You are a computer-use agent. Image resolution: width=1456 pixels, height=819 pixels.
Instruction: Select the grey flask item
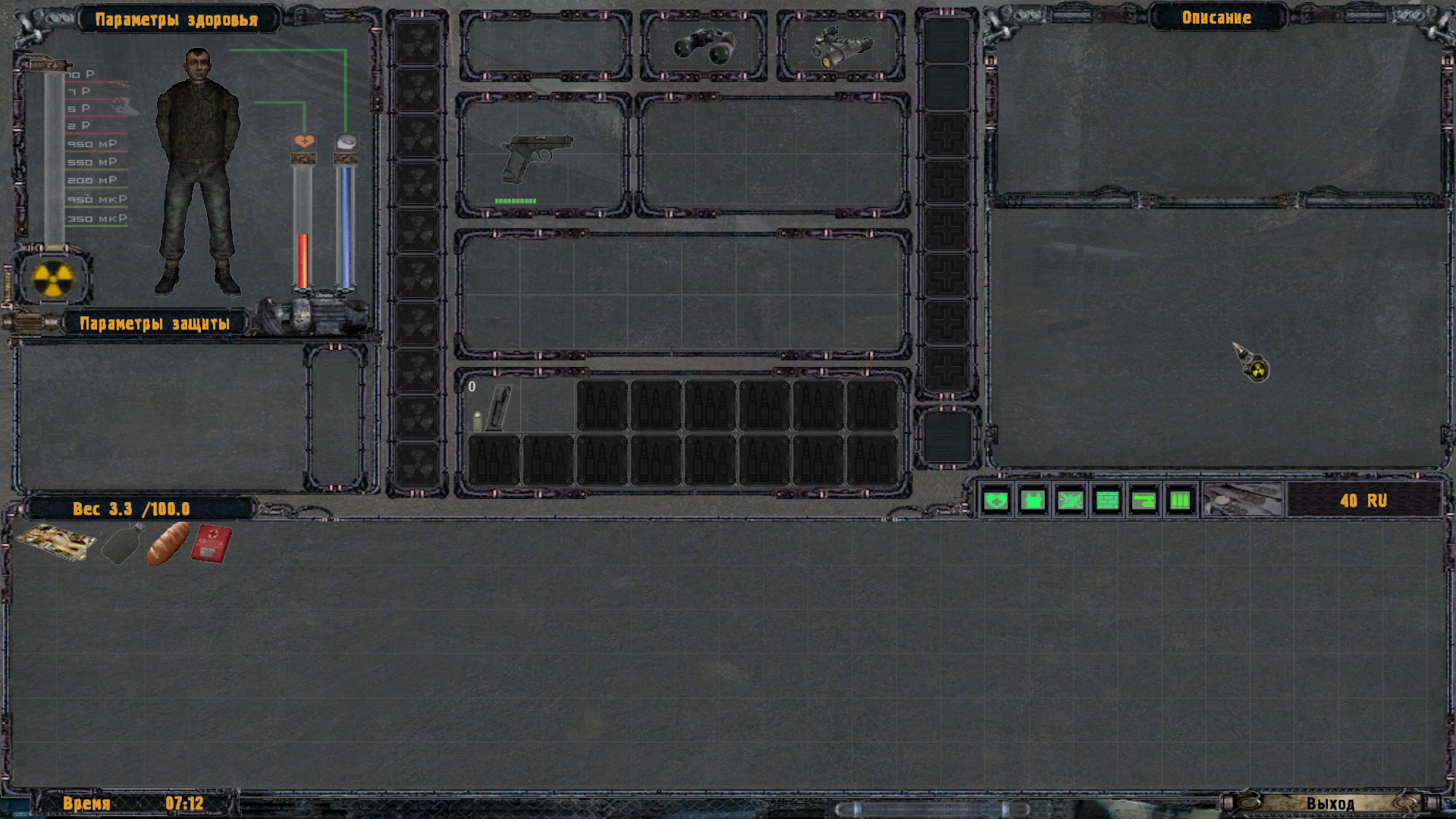pyautogui.click(x=122, y=543)
